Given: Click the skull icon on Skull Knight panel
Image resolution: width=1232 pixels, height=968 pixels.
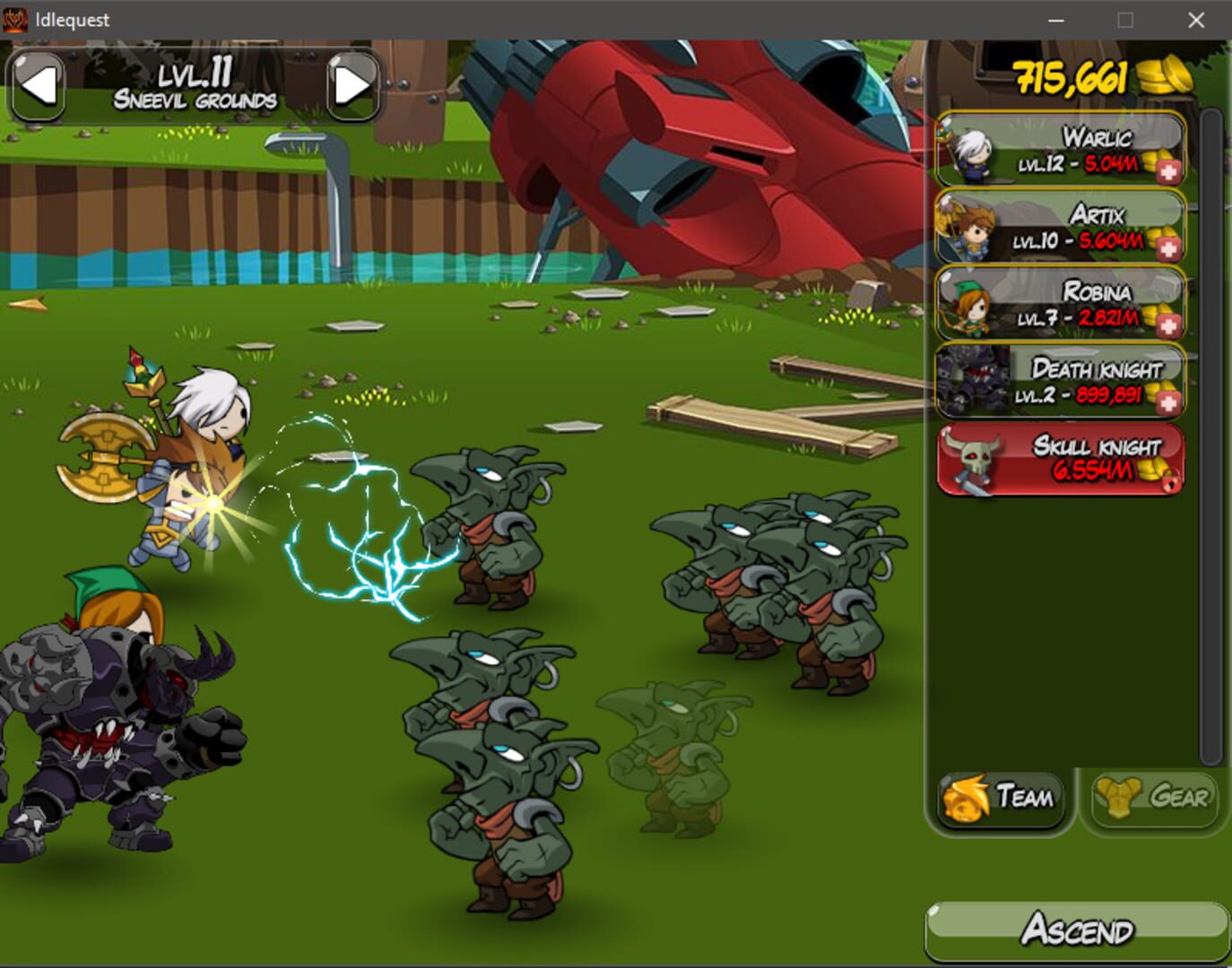Looking at the screenshot, I should 974,459.
